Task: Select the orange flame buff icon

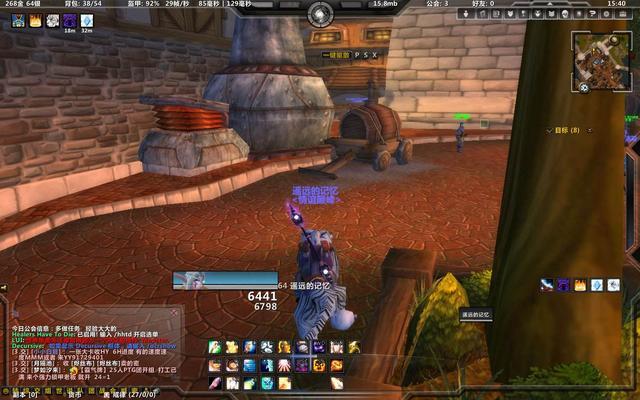Action: click(x=35, y=20)
